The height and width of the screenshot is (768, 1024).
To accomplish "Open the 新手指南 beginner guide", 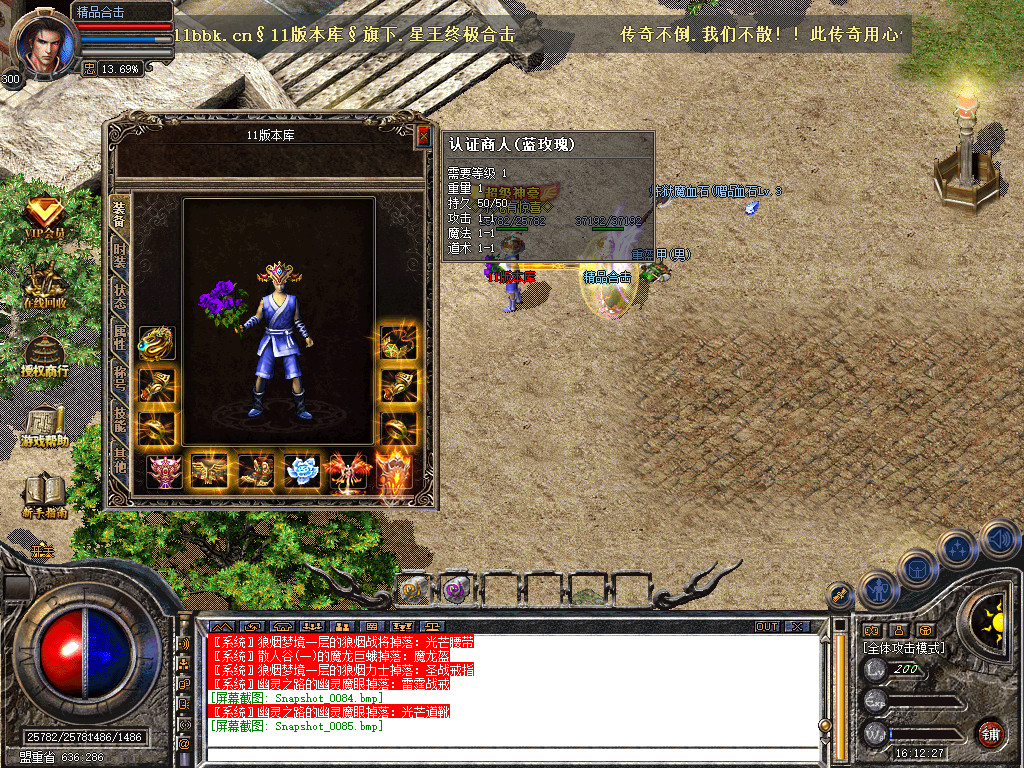I will tap(44, 497).
